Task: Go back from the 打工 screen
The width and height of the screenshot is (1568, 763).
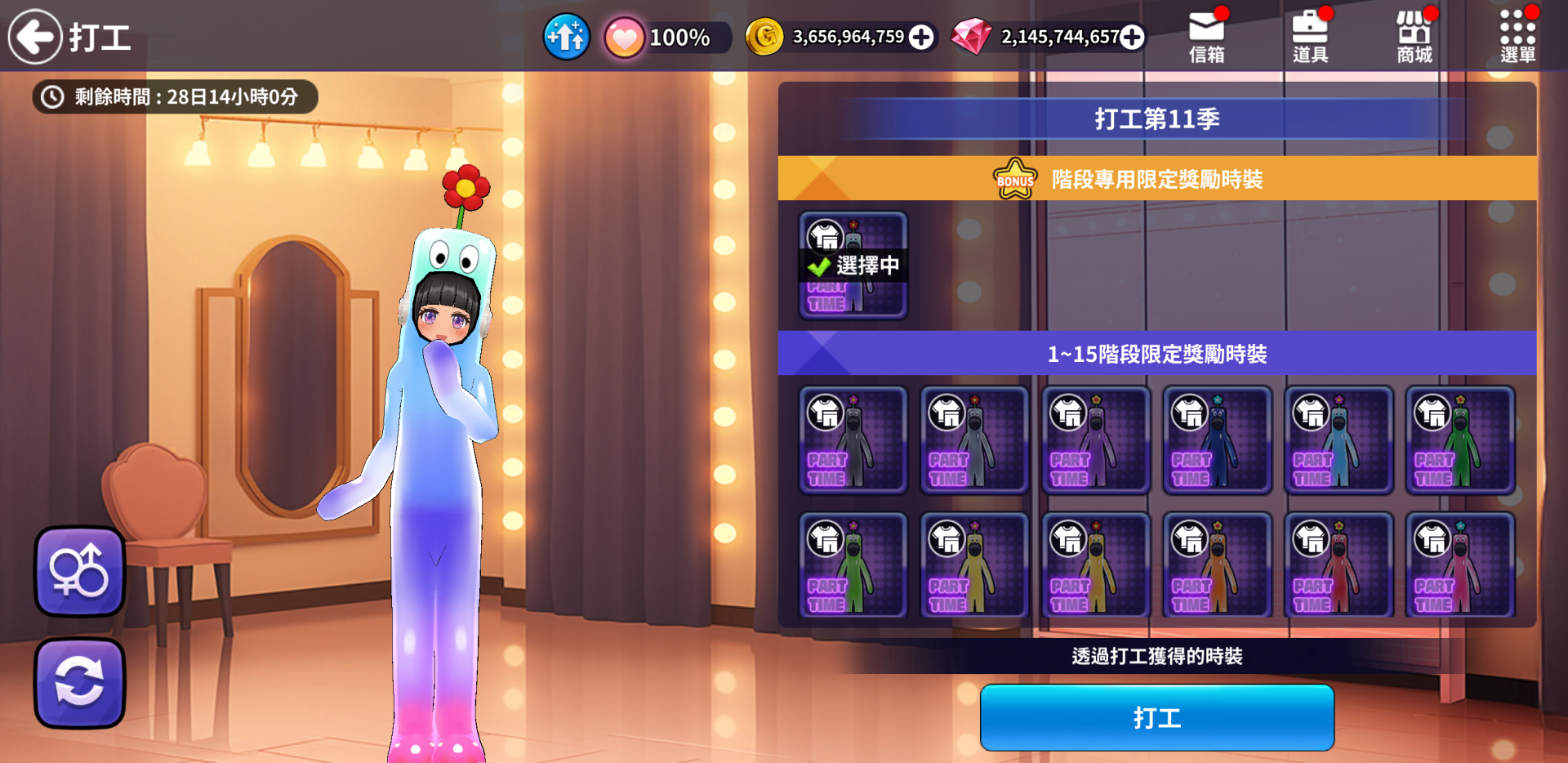Action: 35,37
